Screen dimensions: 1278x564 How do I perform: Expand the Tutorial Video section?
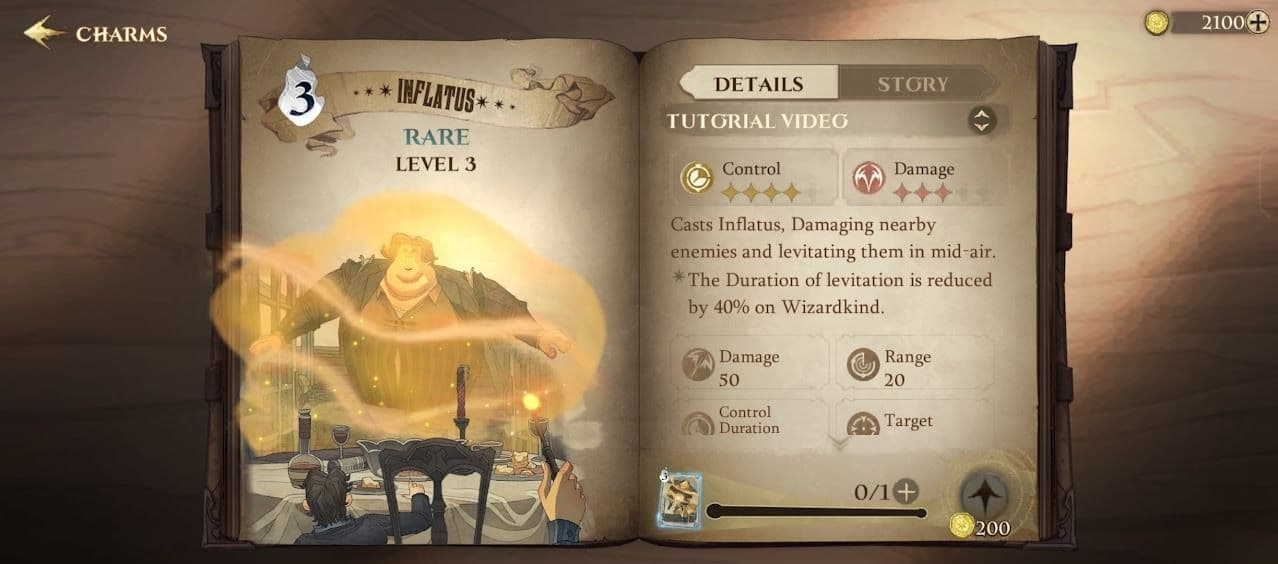pos(982,121)
